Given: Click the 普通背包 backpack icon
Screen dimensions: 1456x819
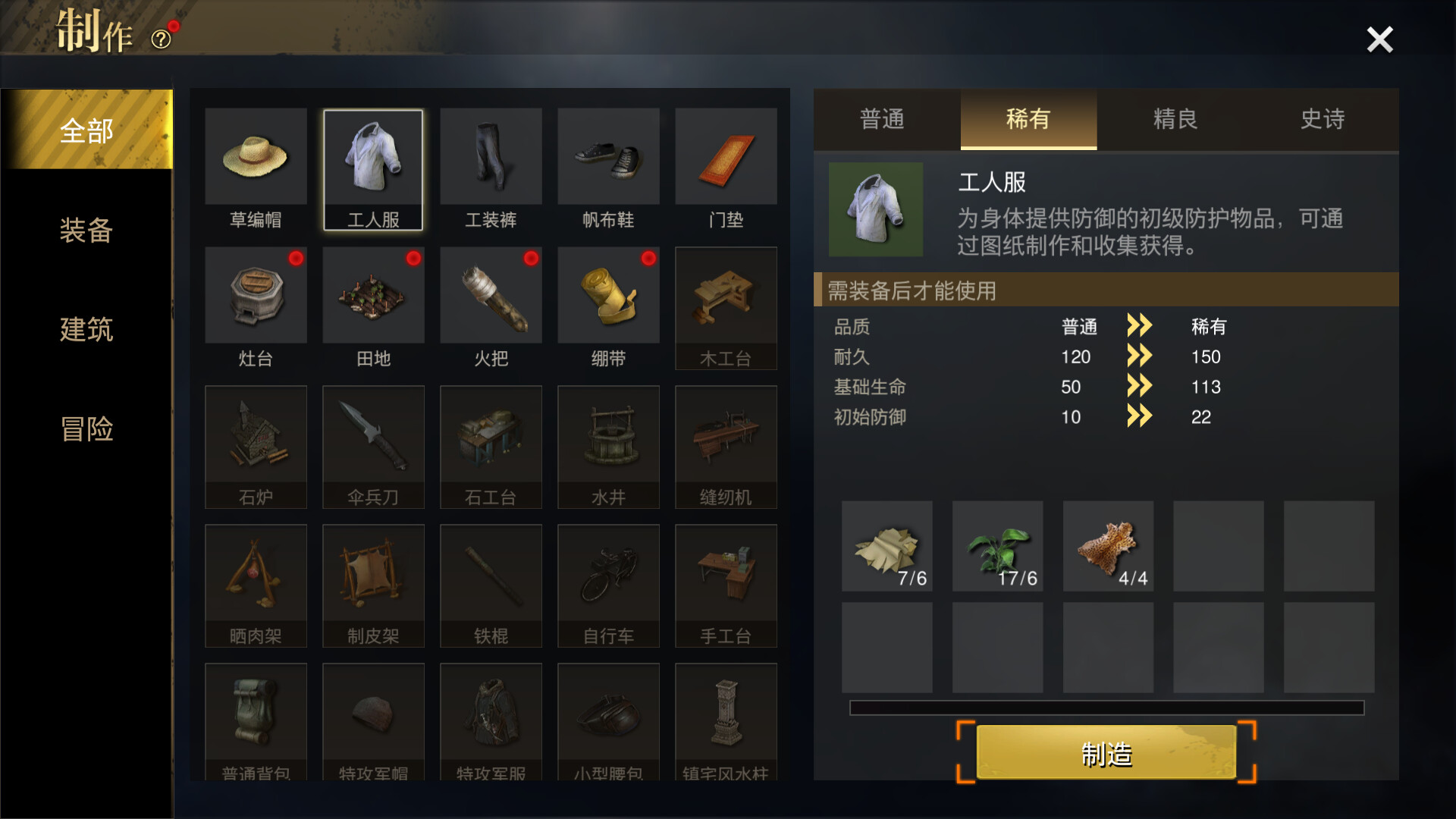Looking at the screenshot, I should (256, 713).
